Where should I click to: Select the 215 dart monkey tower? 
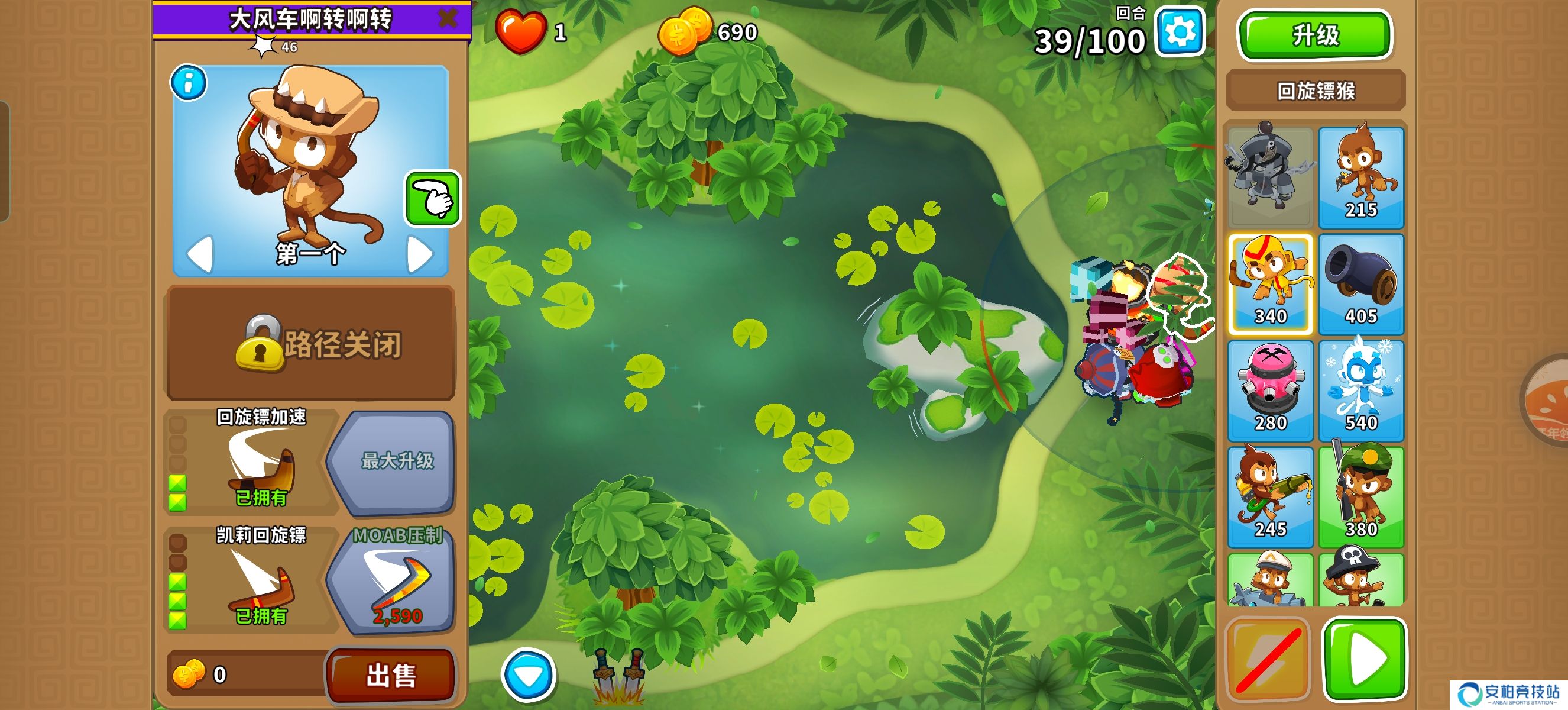(1360, 176)
